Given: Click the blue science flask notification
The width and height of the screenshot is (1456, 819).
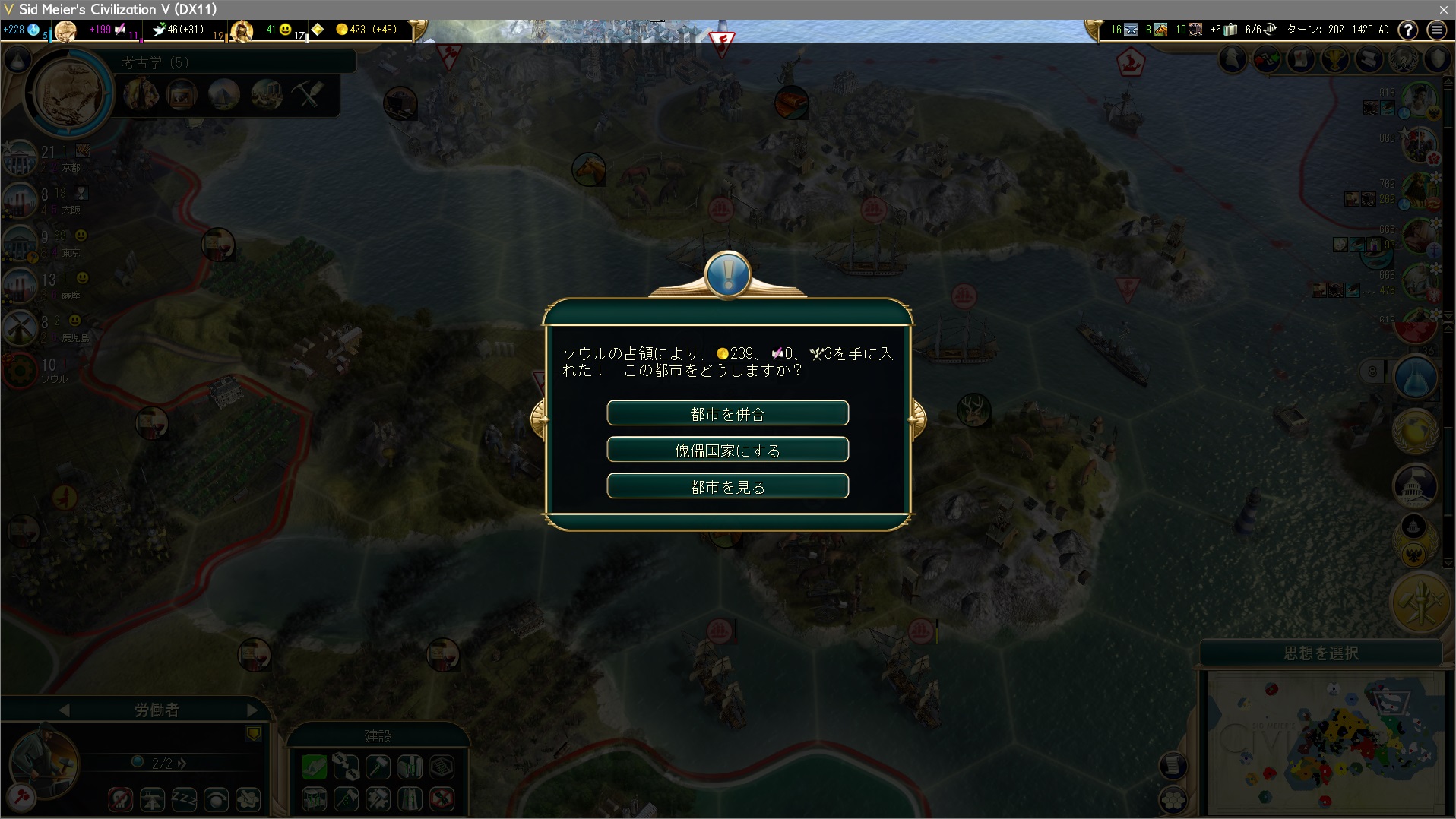Looking at the screenshot, I should pyautogui.click(x=1415, y=378).
